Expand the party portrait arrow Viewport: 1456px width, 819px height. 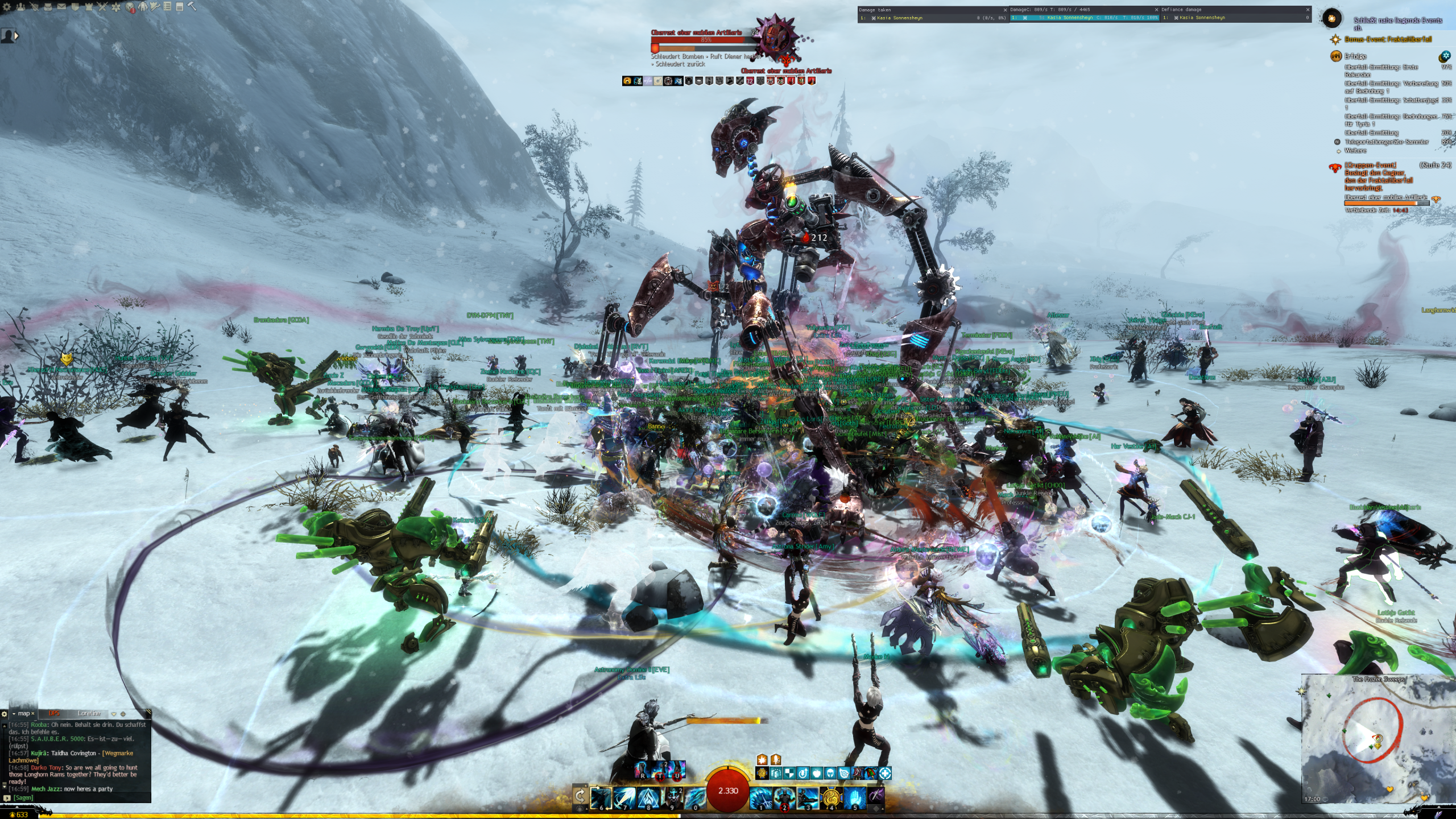tap(16, 36)
